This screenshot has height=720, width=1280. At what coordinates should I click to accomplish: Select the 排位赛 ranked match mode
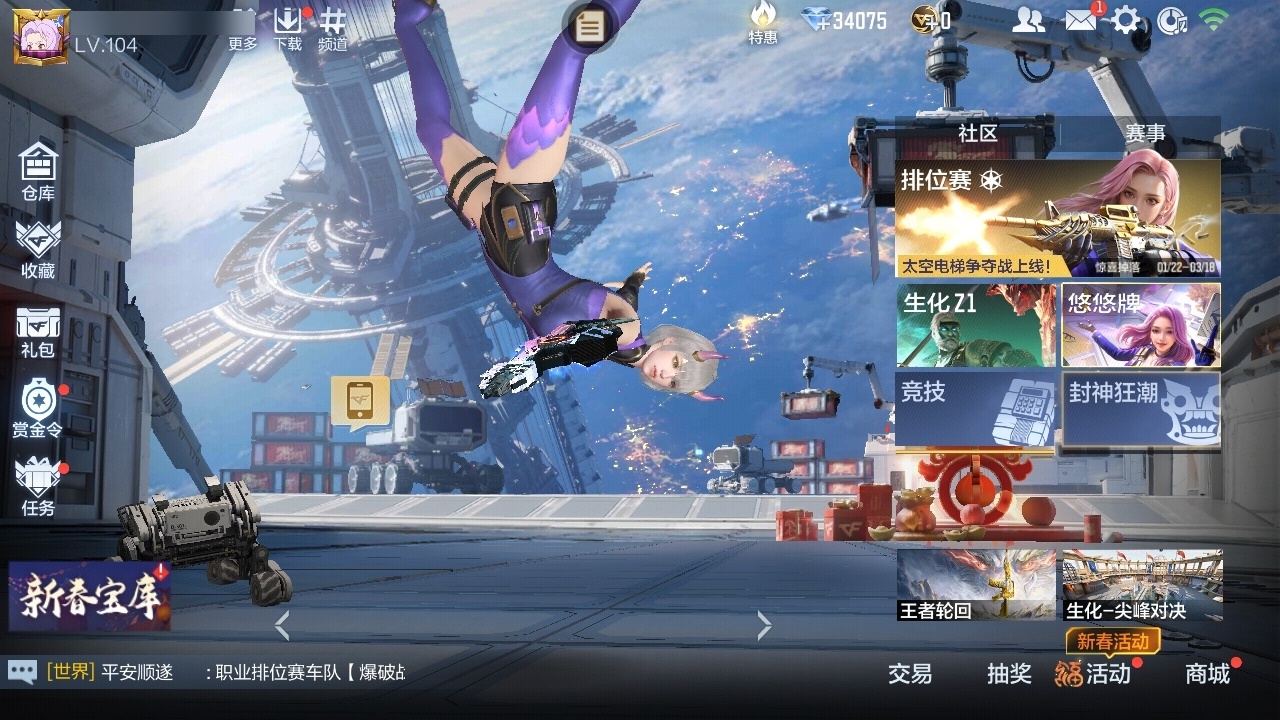coord(1057,219)
